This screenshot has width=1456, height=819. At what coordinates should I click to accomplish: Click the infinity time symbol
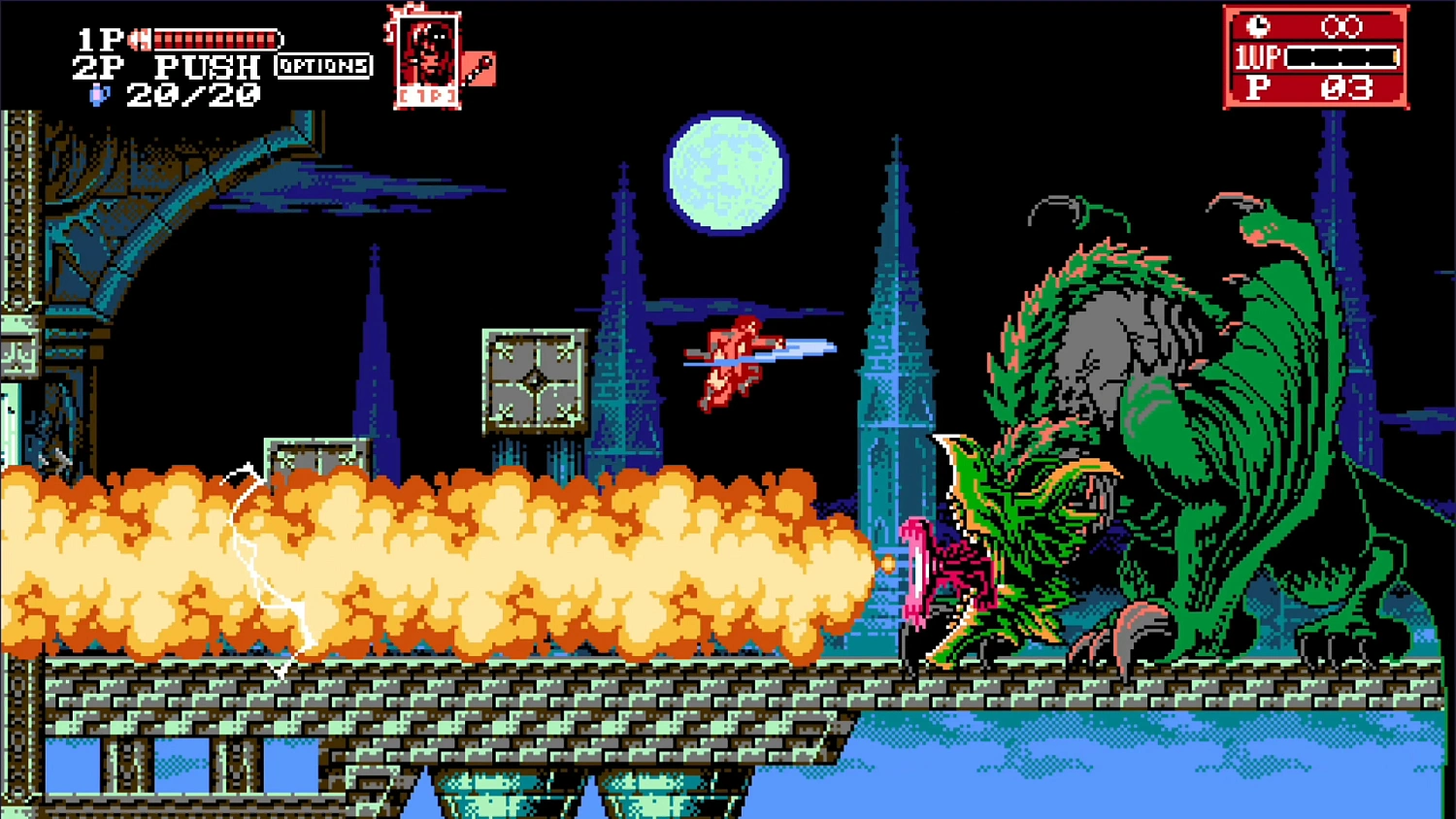[x=1343, y=28]
